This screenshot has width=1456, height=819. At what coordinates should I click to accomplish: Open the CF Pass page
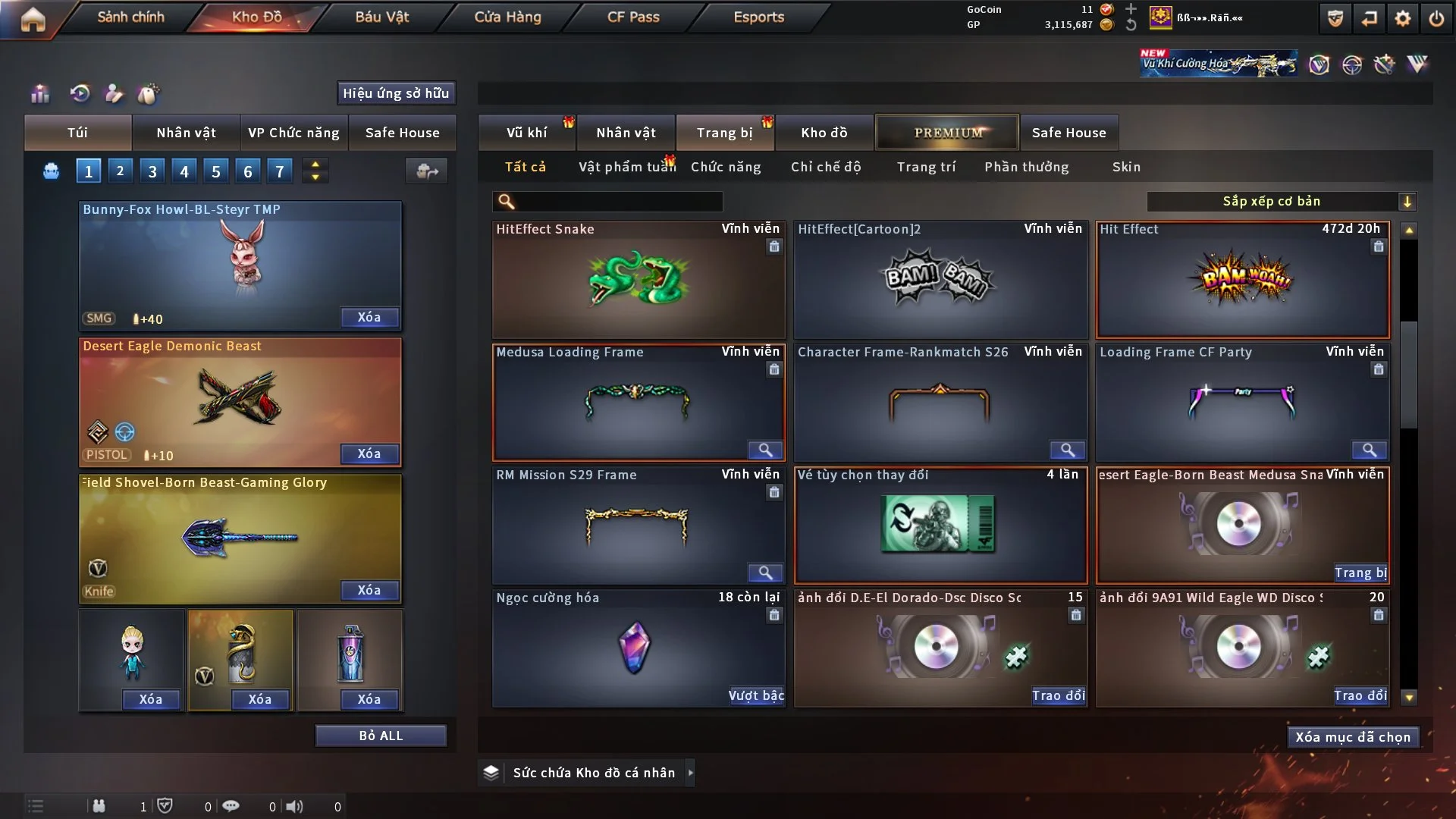(633, 17)
